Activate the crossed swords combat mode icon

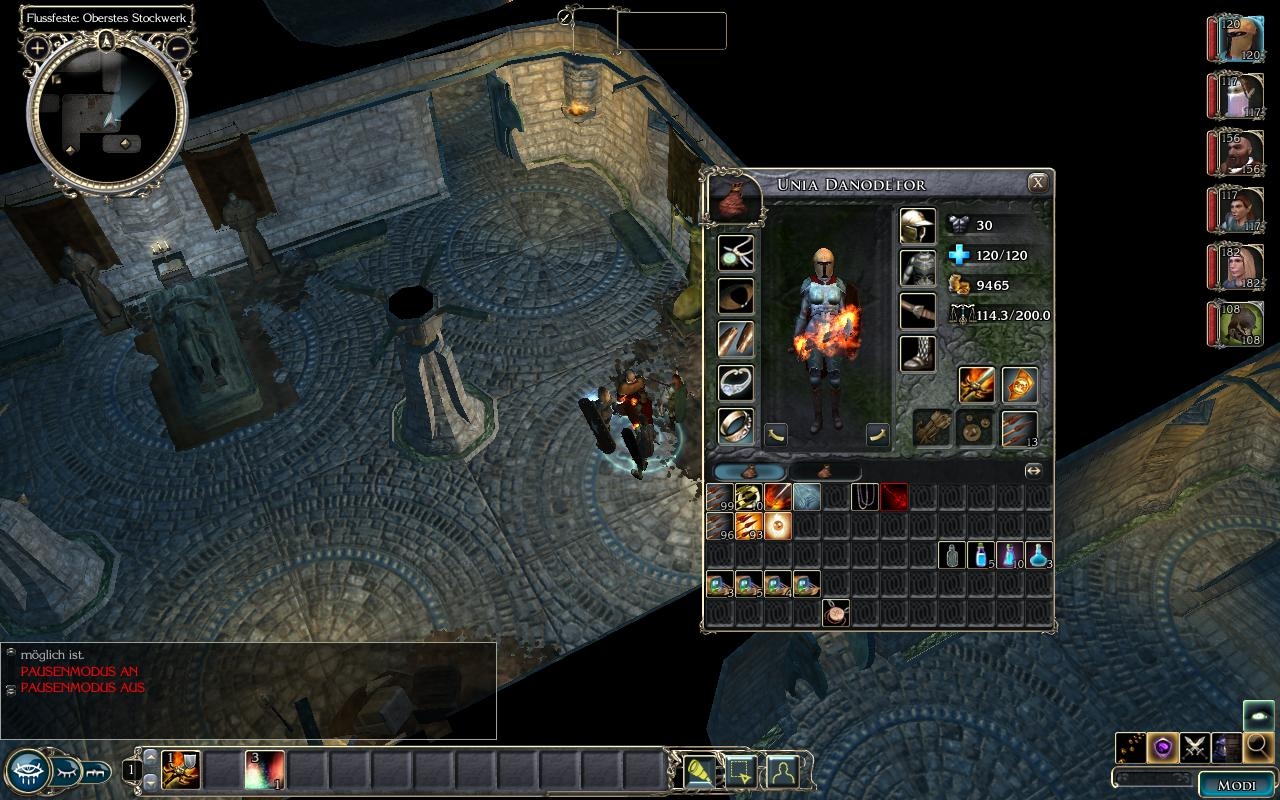click(x=1195, y=746)
